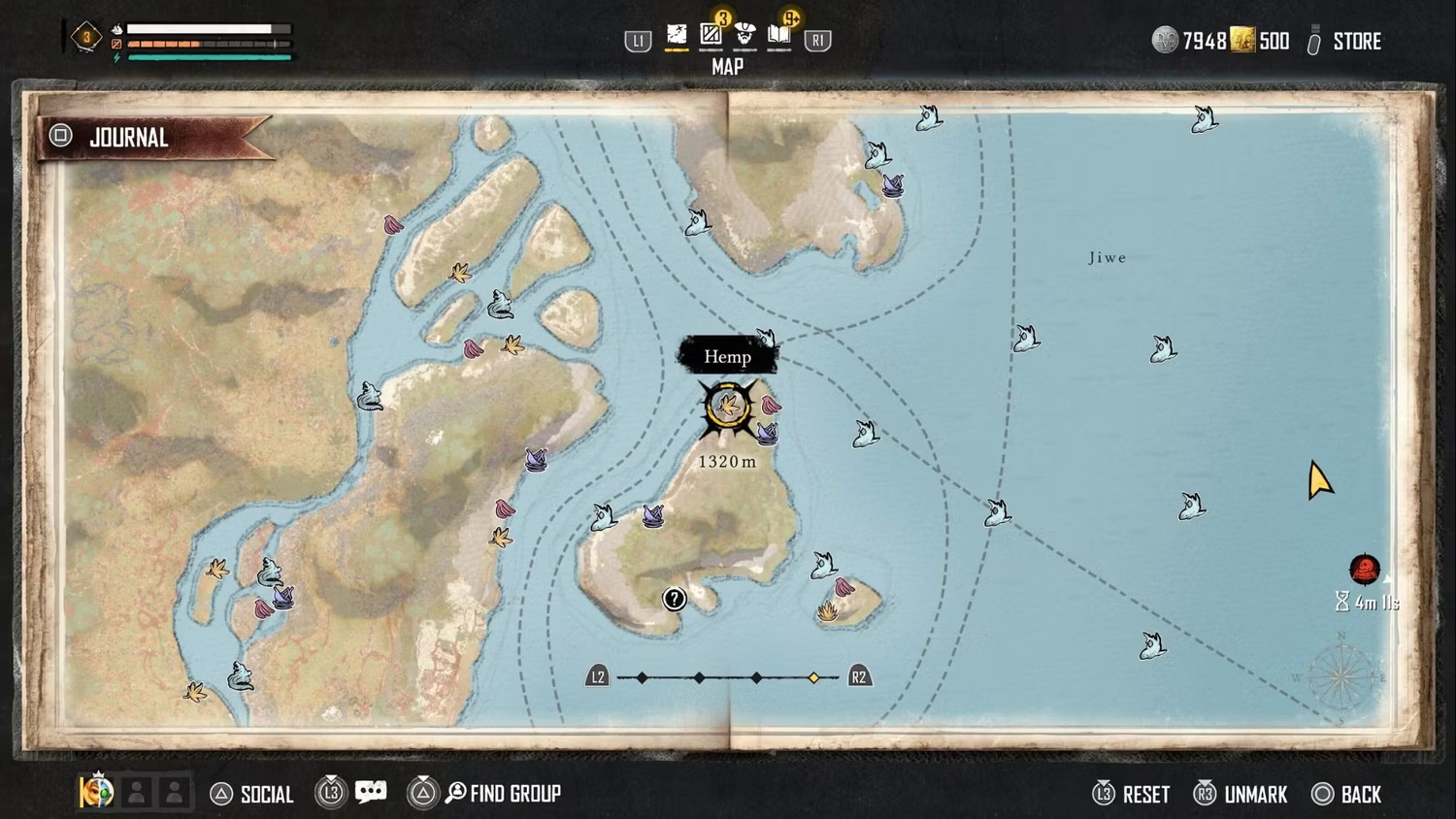1456x819 pixels.
Task: Open the open book codex tab
Action: click(779, 36)
